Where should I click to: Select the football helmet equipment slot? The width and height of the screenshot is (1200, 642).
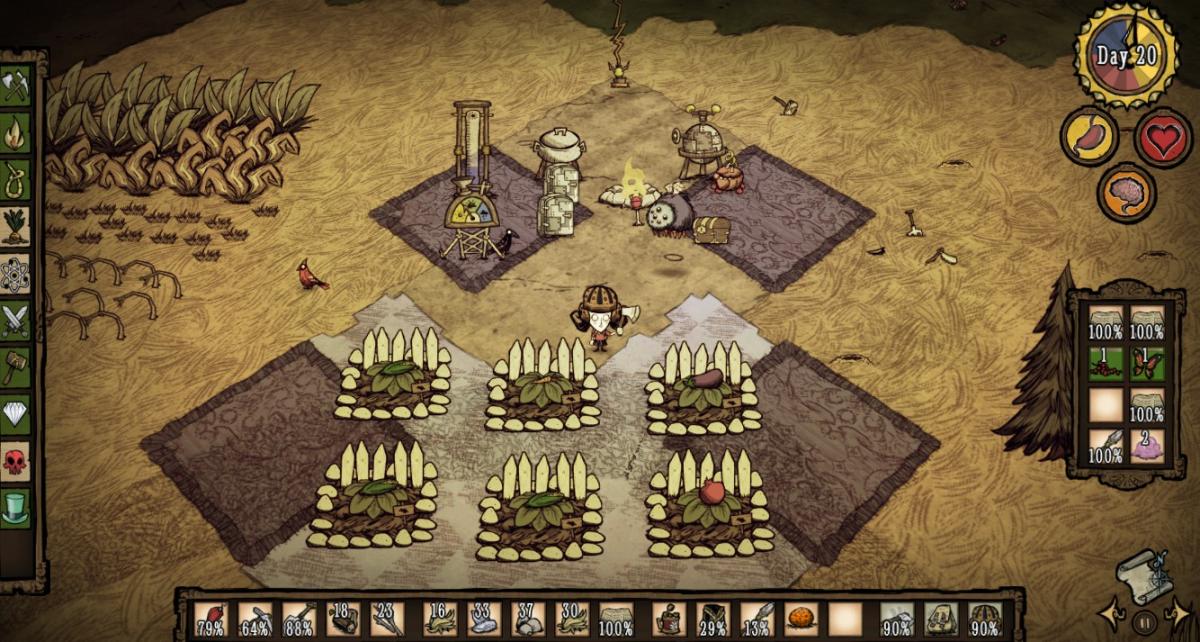tap(984, 620)
